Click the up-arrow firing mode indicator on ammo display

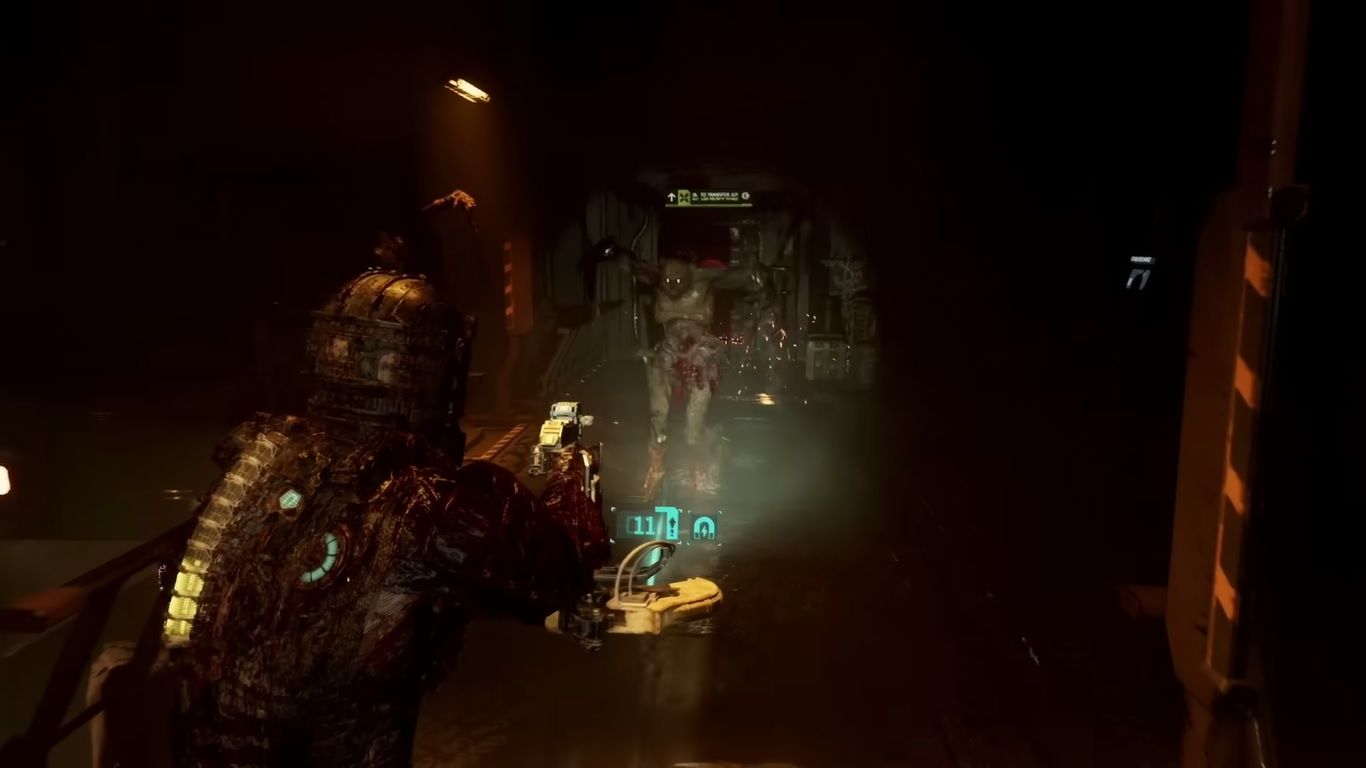672,527
